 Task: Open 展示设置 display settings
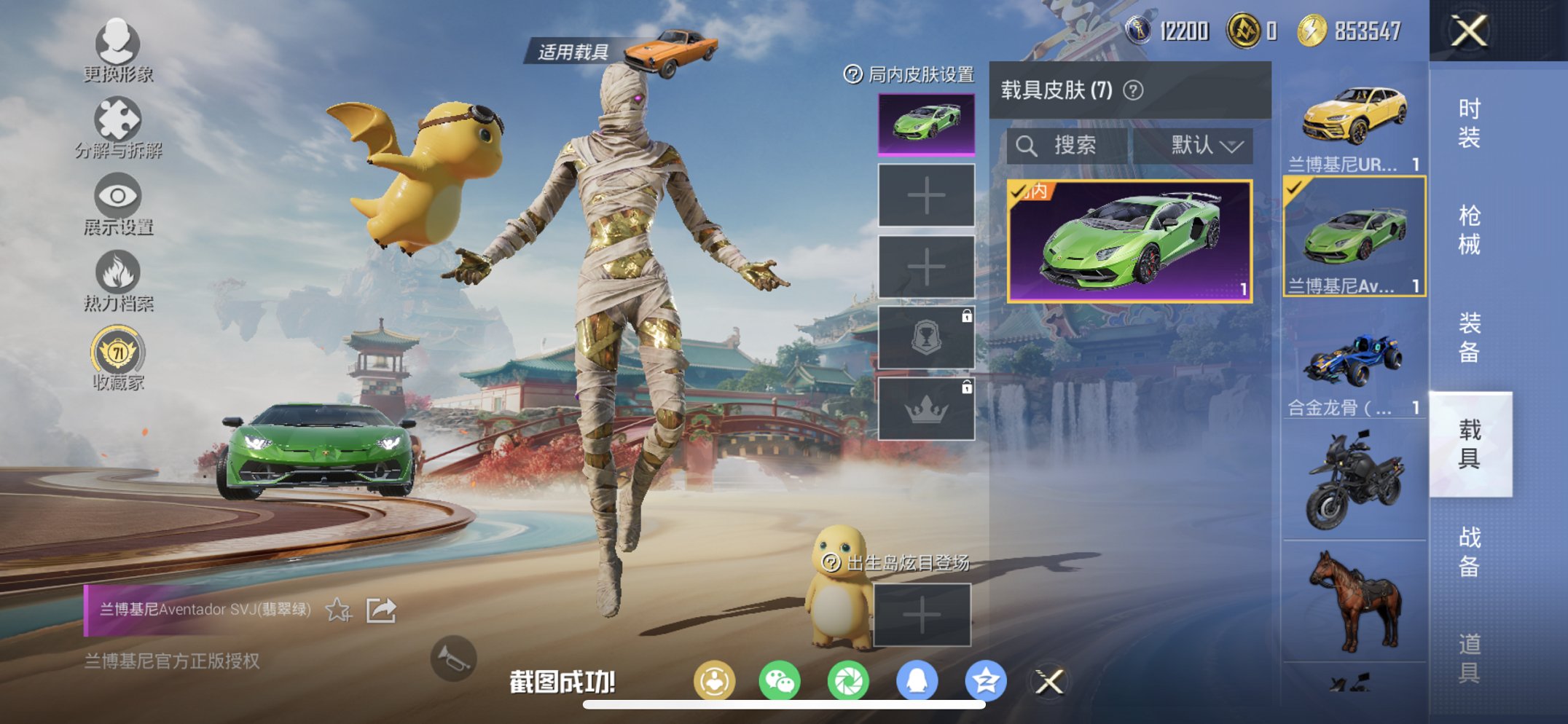(119, 198)
